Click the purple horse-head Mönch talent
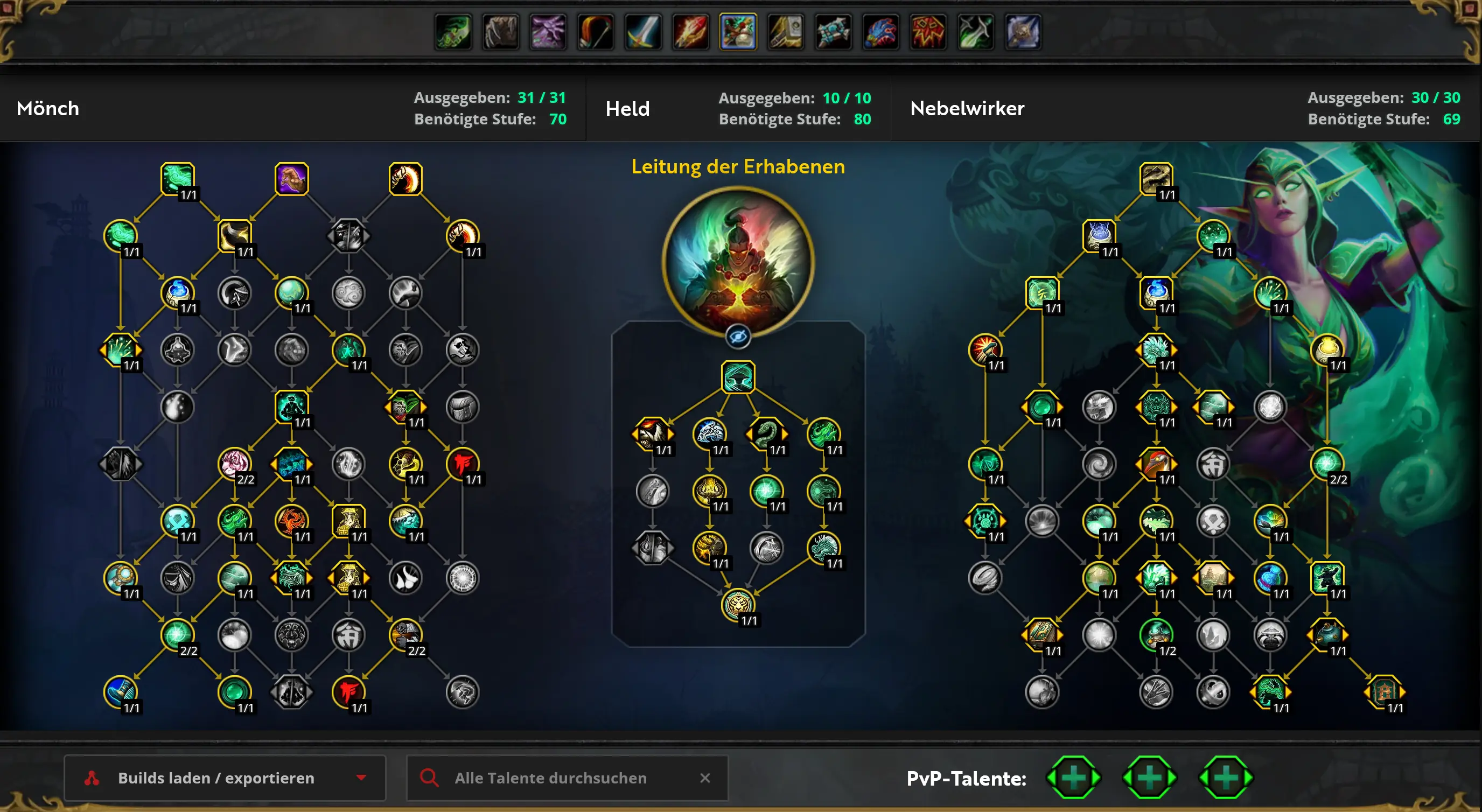Viewport: 1482px width, 812px height. [x=292, y=179]
